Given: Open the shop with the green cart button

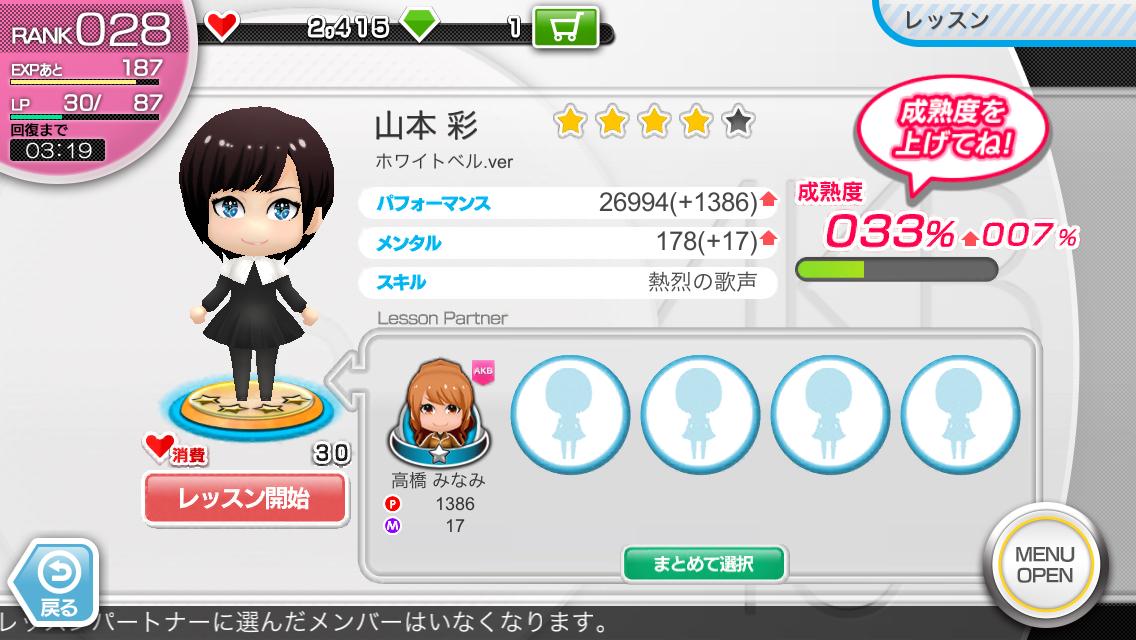Looking at the screenshot, I should [x=565, y=27].
